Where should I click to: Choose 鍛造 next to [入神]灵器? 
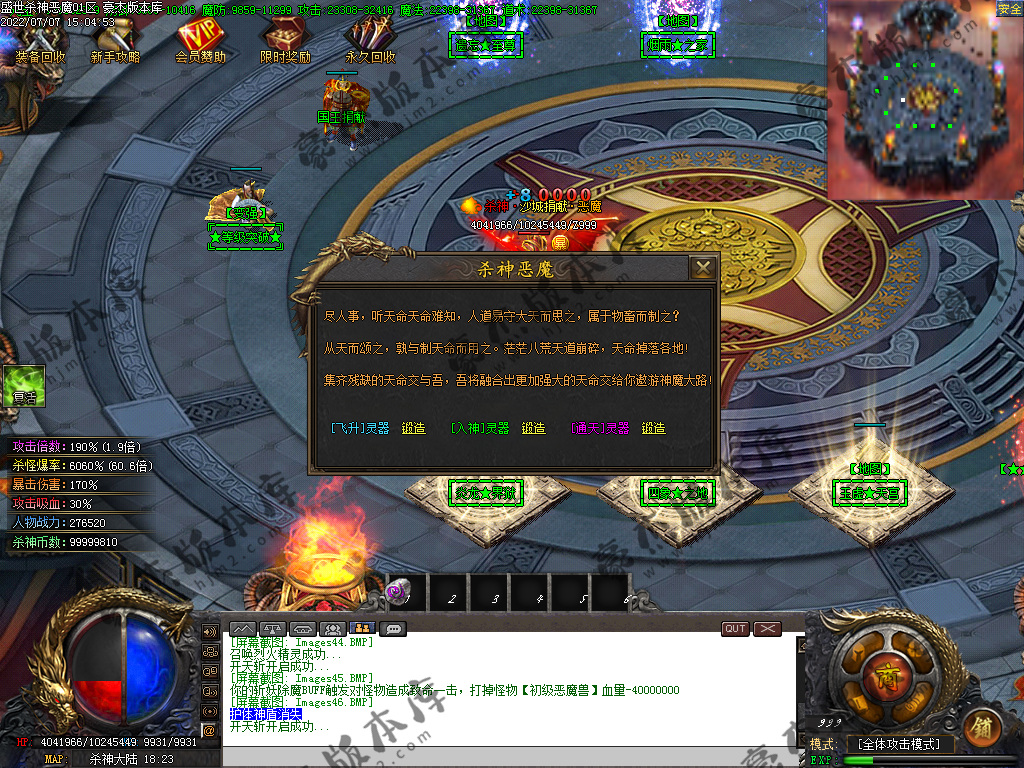tap(533, 428)
